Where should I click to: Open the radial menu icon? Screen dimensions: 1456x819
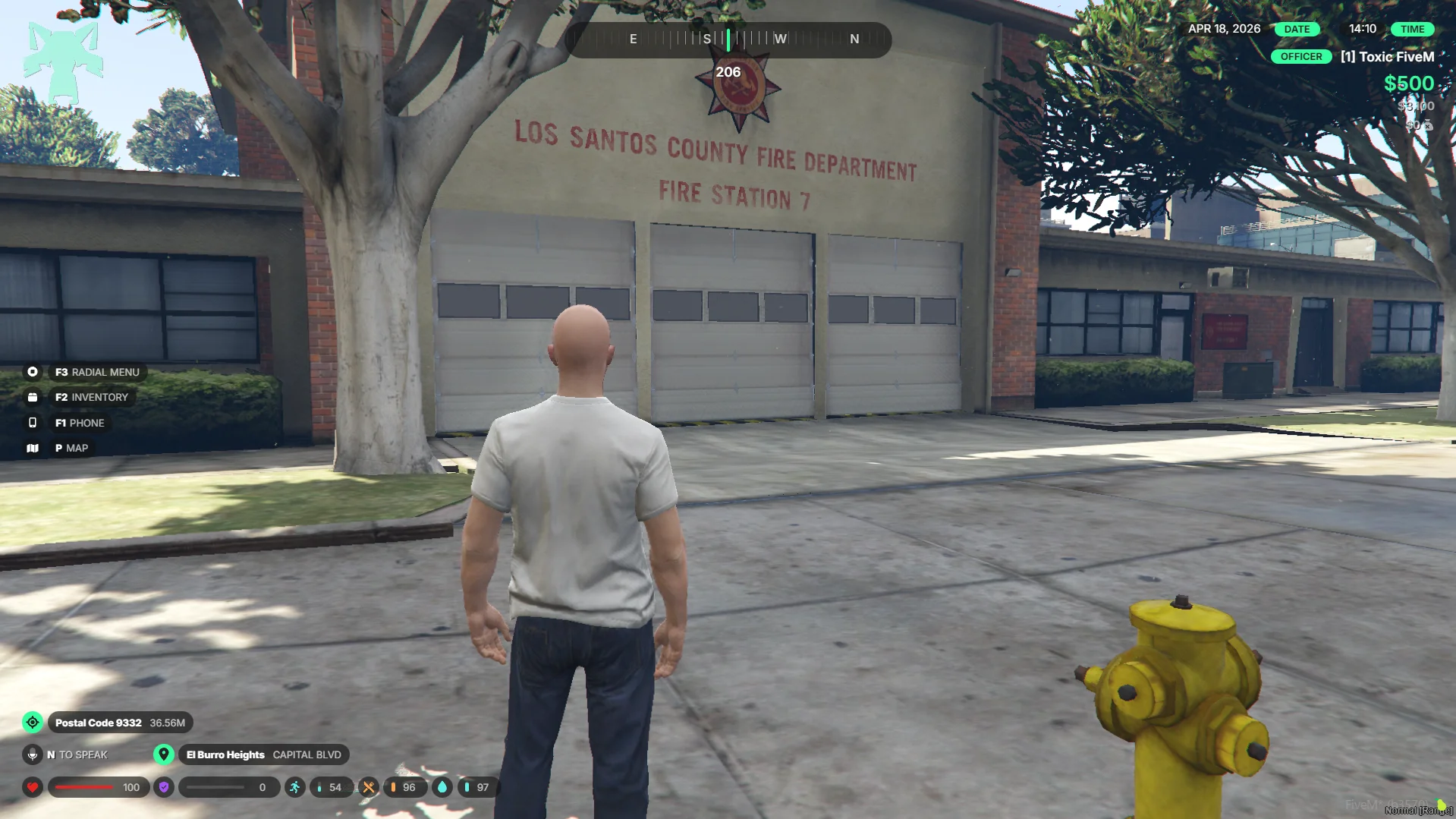point(33,372)
